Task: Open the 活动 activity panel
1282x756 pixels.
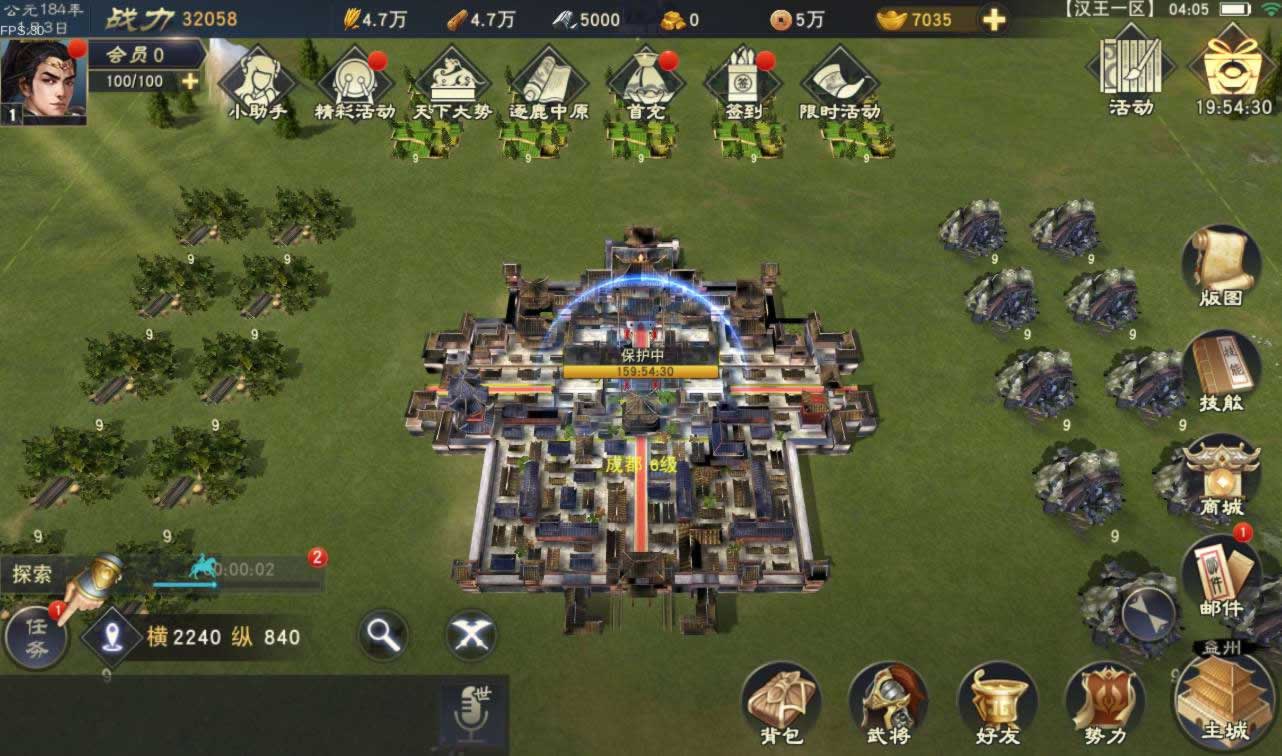Action: 1131,70
